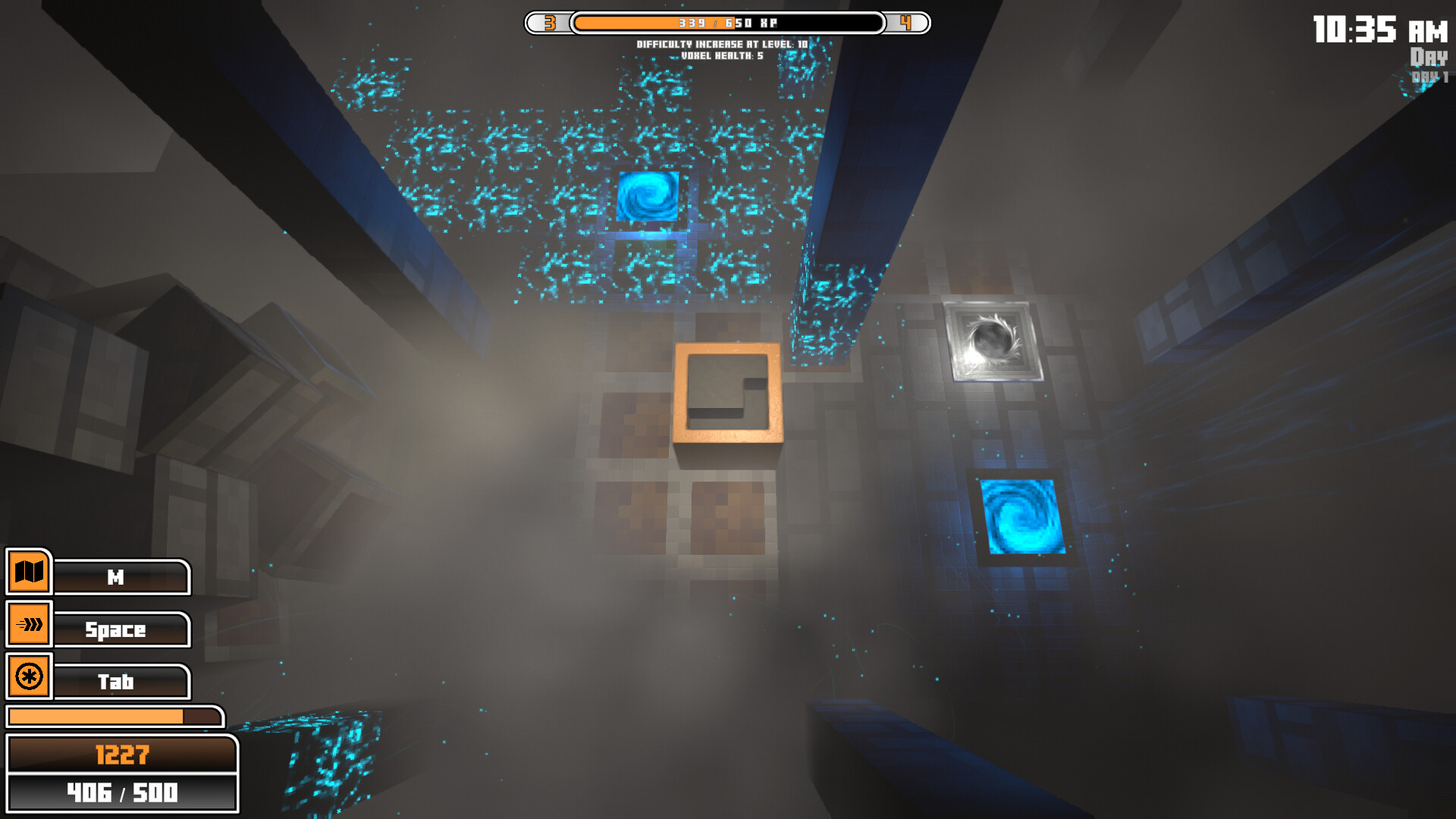
Task: Select the hollow orange cube in the center
Action: point(726,394)
